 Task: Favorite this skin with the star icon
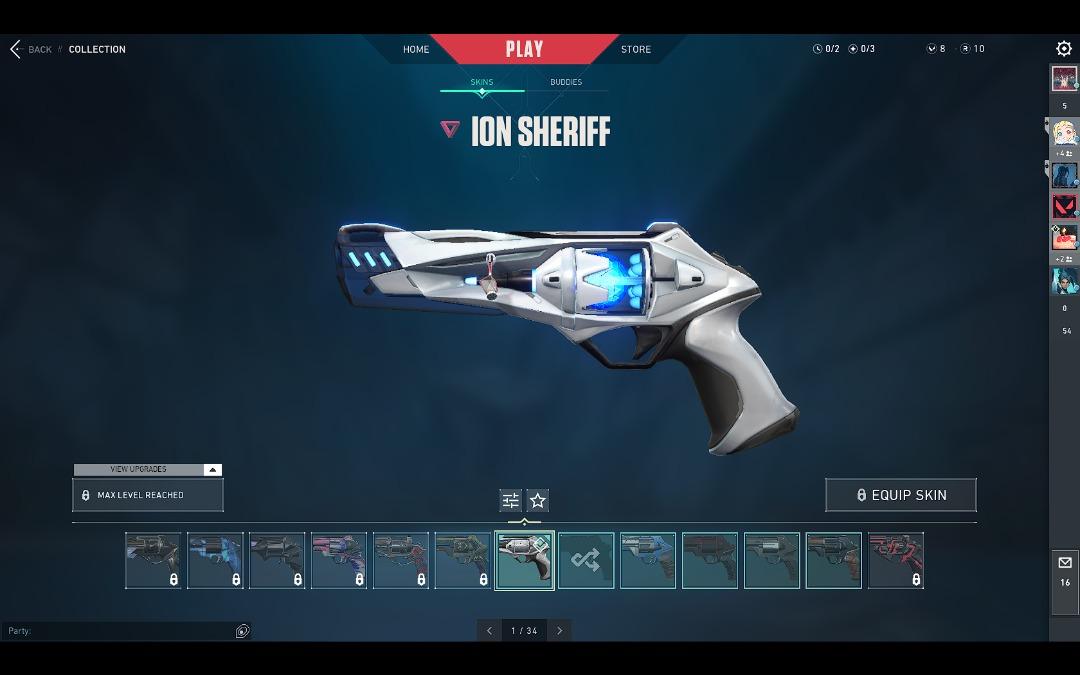point(538,500)
